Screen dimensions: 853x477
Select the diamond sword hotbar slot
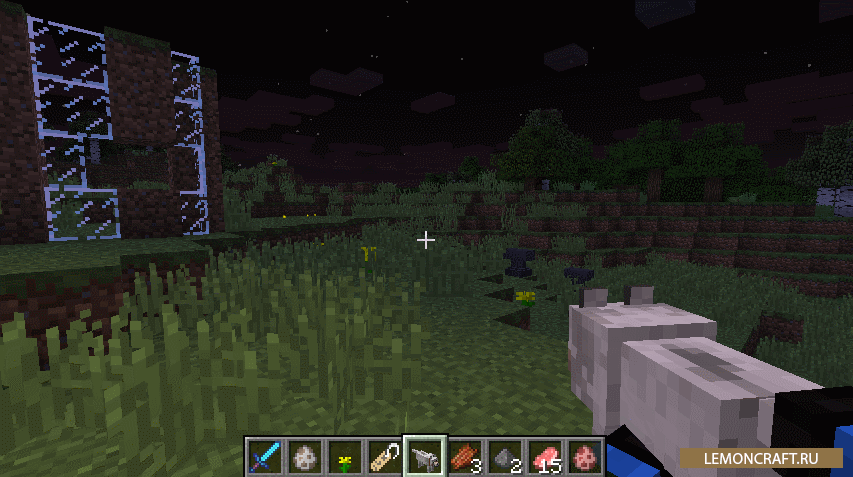[x=264, y=456]
